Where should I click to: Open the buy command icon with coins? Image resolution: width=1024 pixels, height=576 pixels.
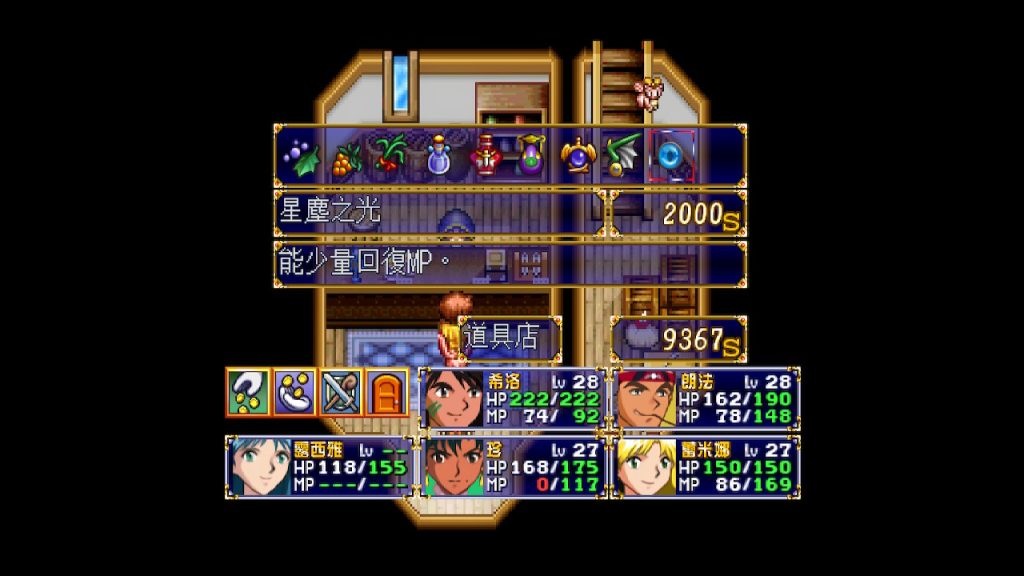[246, 392]
